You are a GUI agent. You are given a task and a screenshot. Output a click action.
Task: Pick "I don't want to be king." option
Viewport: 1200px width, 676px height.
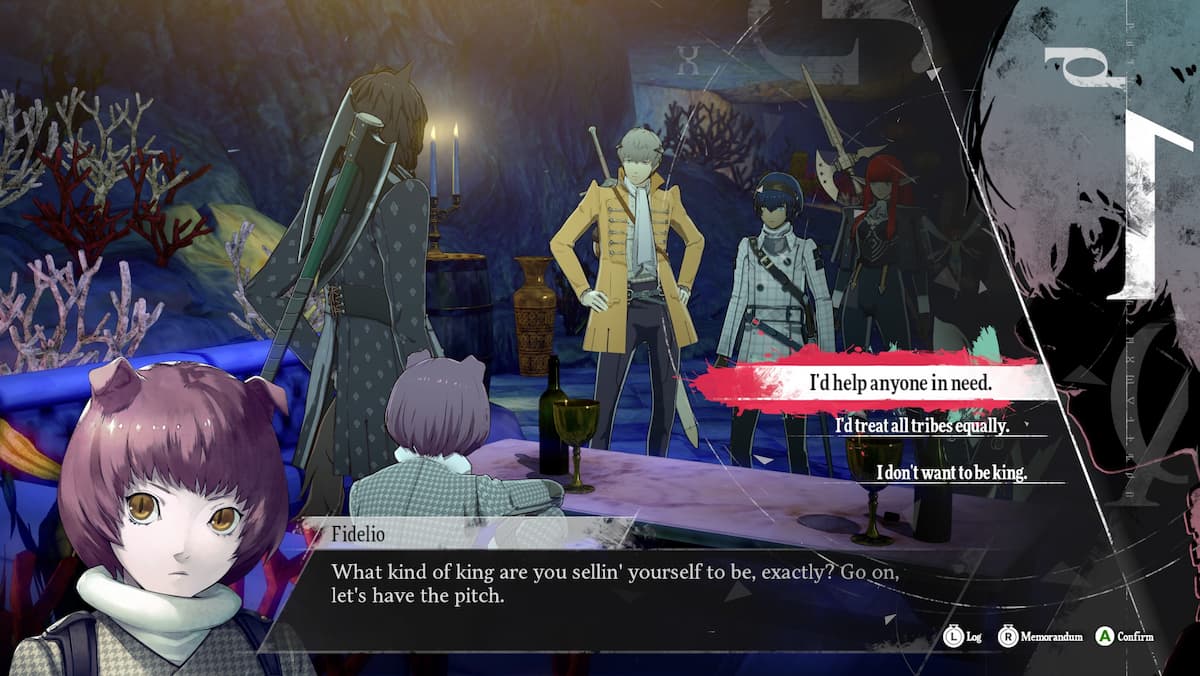point(951,472)
